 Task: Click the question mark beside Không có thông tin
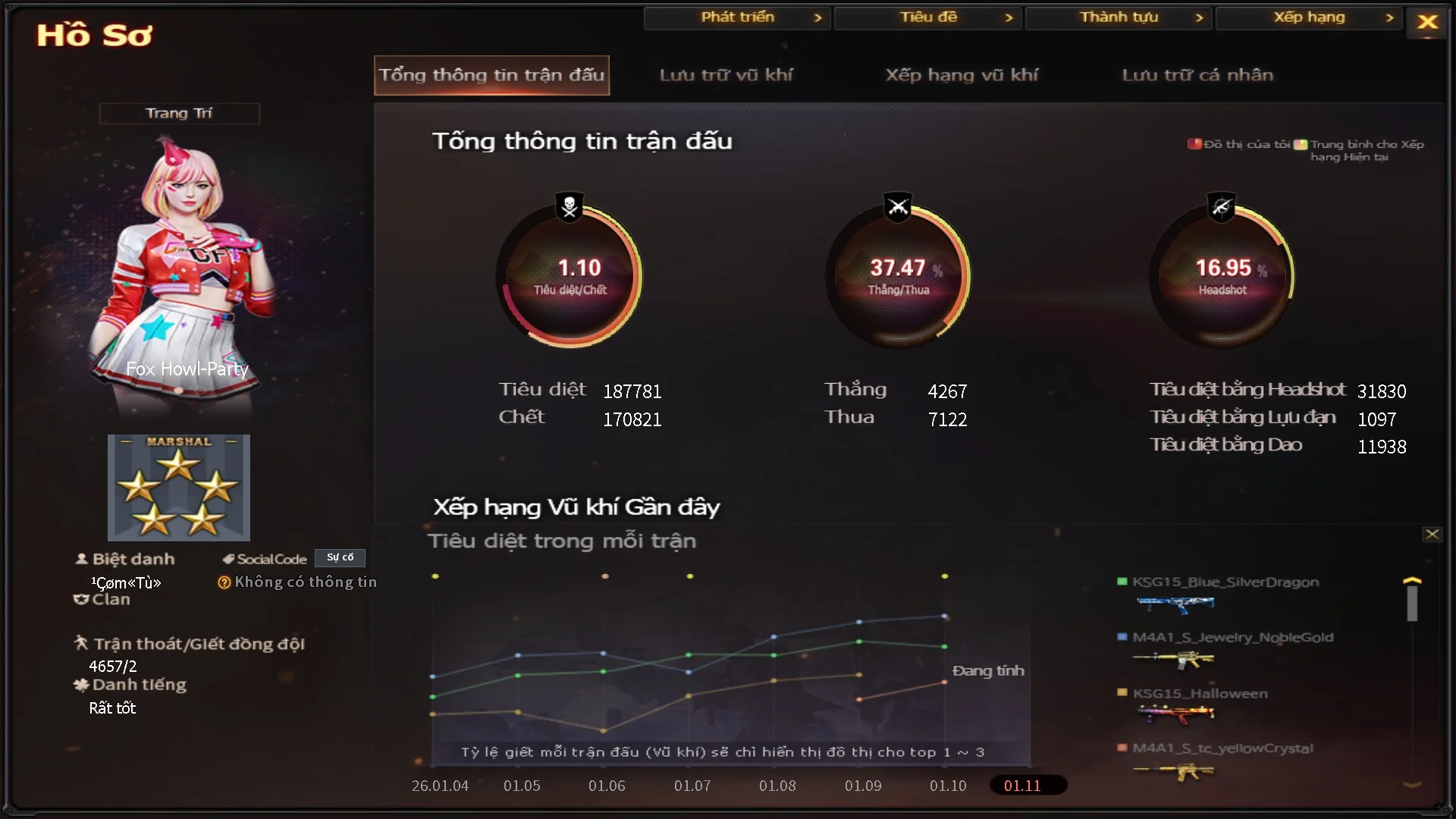tap(224, 582)
